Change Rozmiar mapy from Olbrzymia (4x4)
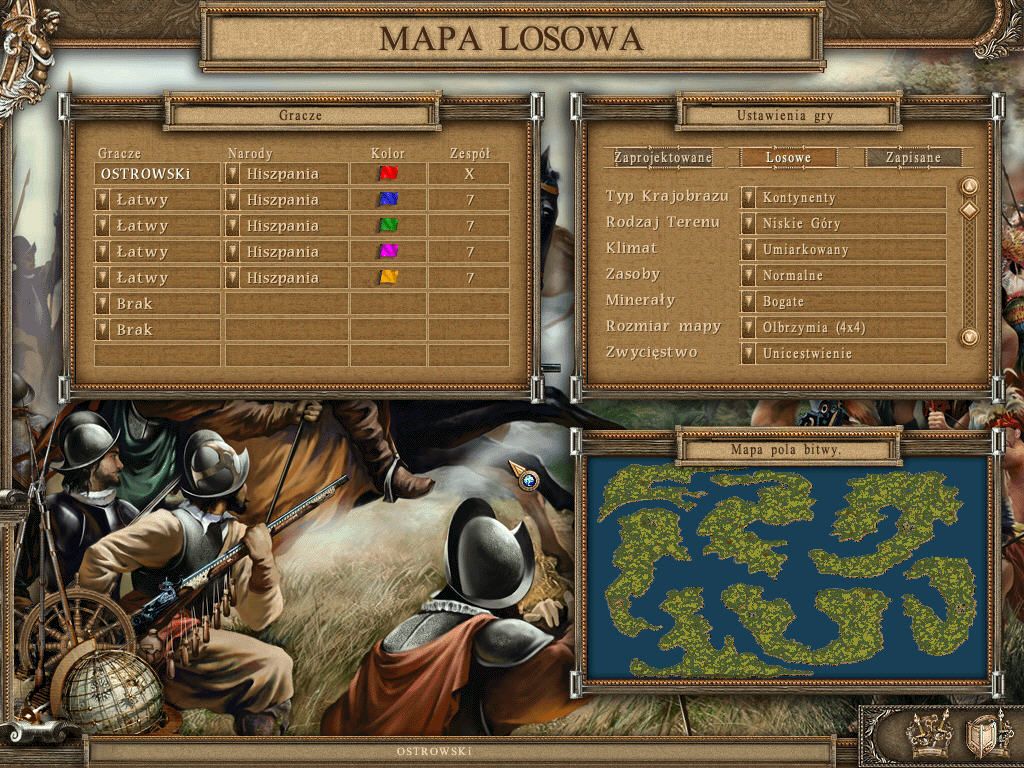Image resolution: width=1024 pixels, height=768 pixels. (748, 327)
